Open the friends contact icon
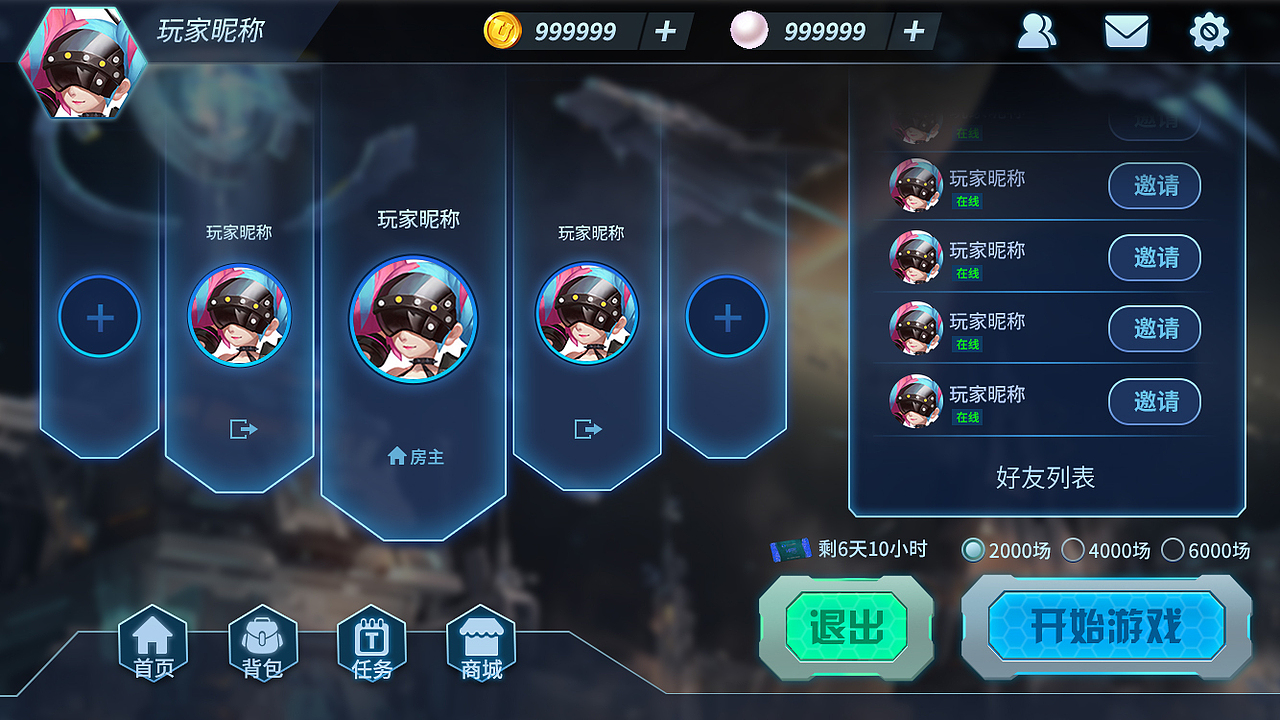Image resolution: width=1280 pixels, height=720 pixels. (1037, 31)
